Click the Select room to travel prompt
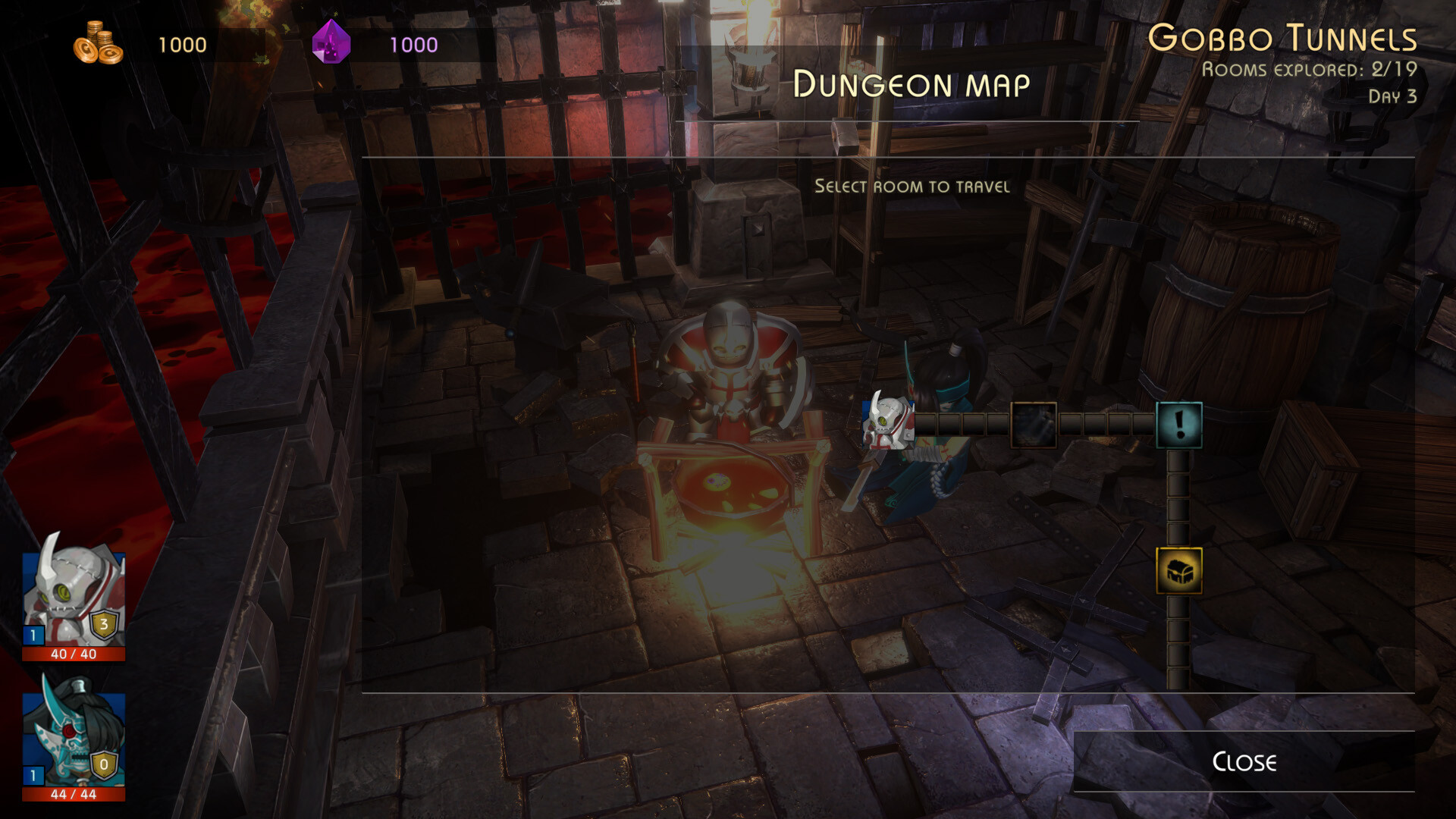Viewport: 1456px width, 819px height. click(x=912, y=187)
